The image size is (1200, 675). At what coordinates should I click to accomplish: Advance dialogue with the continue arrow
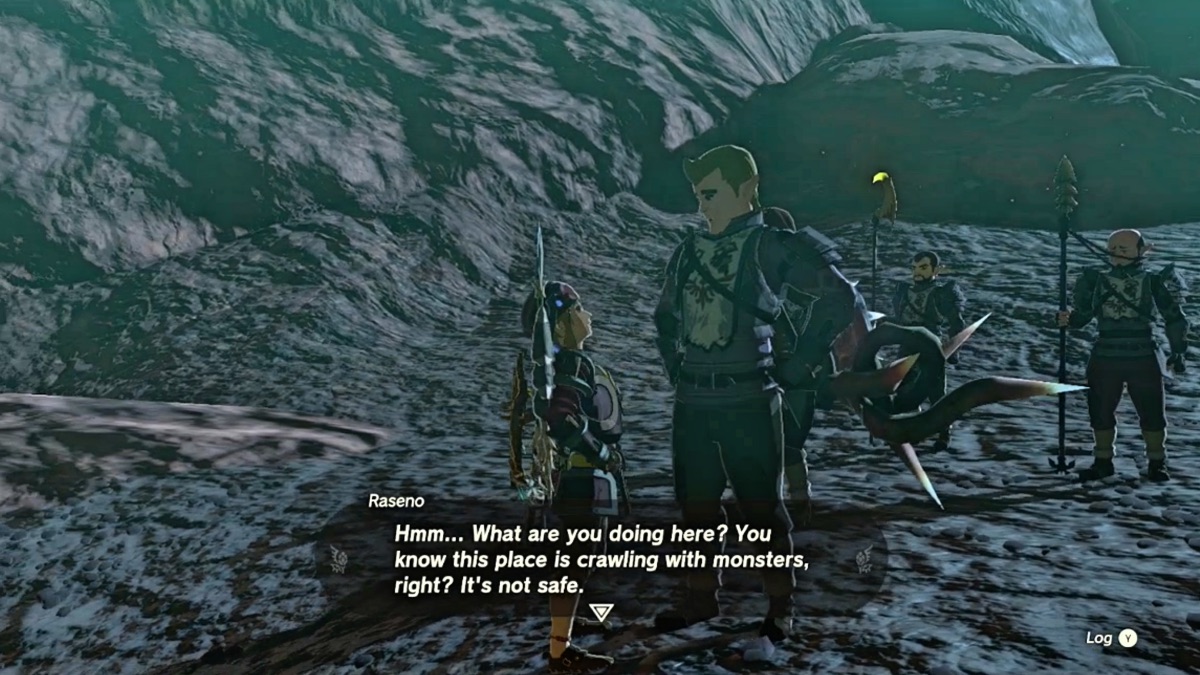[600, 612]
